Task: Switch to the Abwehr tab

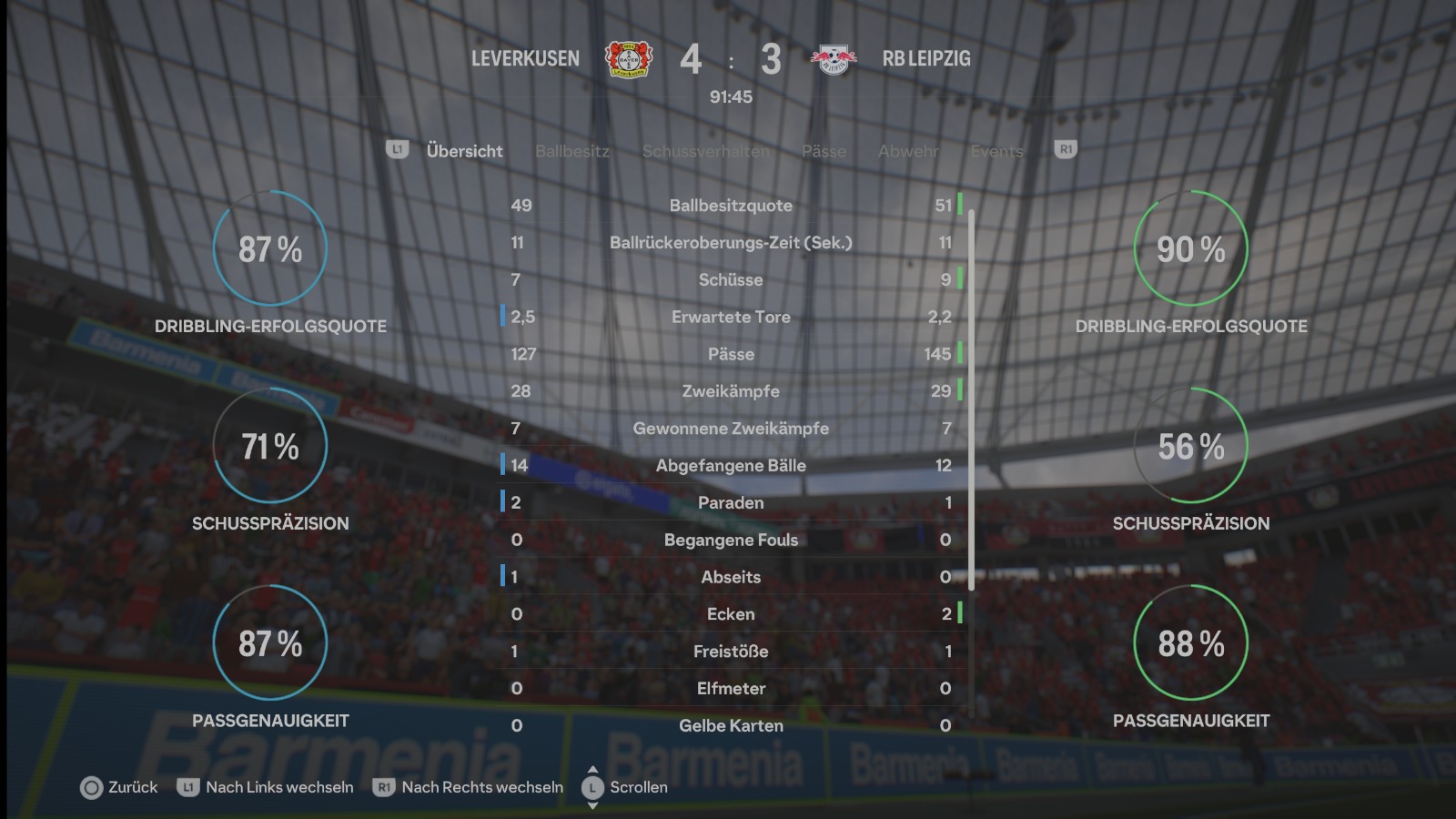Action: [907, 151]
